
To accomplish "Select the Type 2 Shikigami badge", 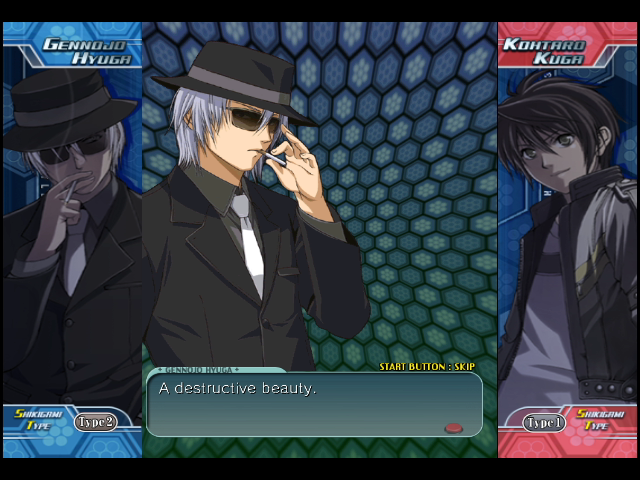I will tap(96, 422).
